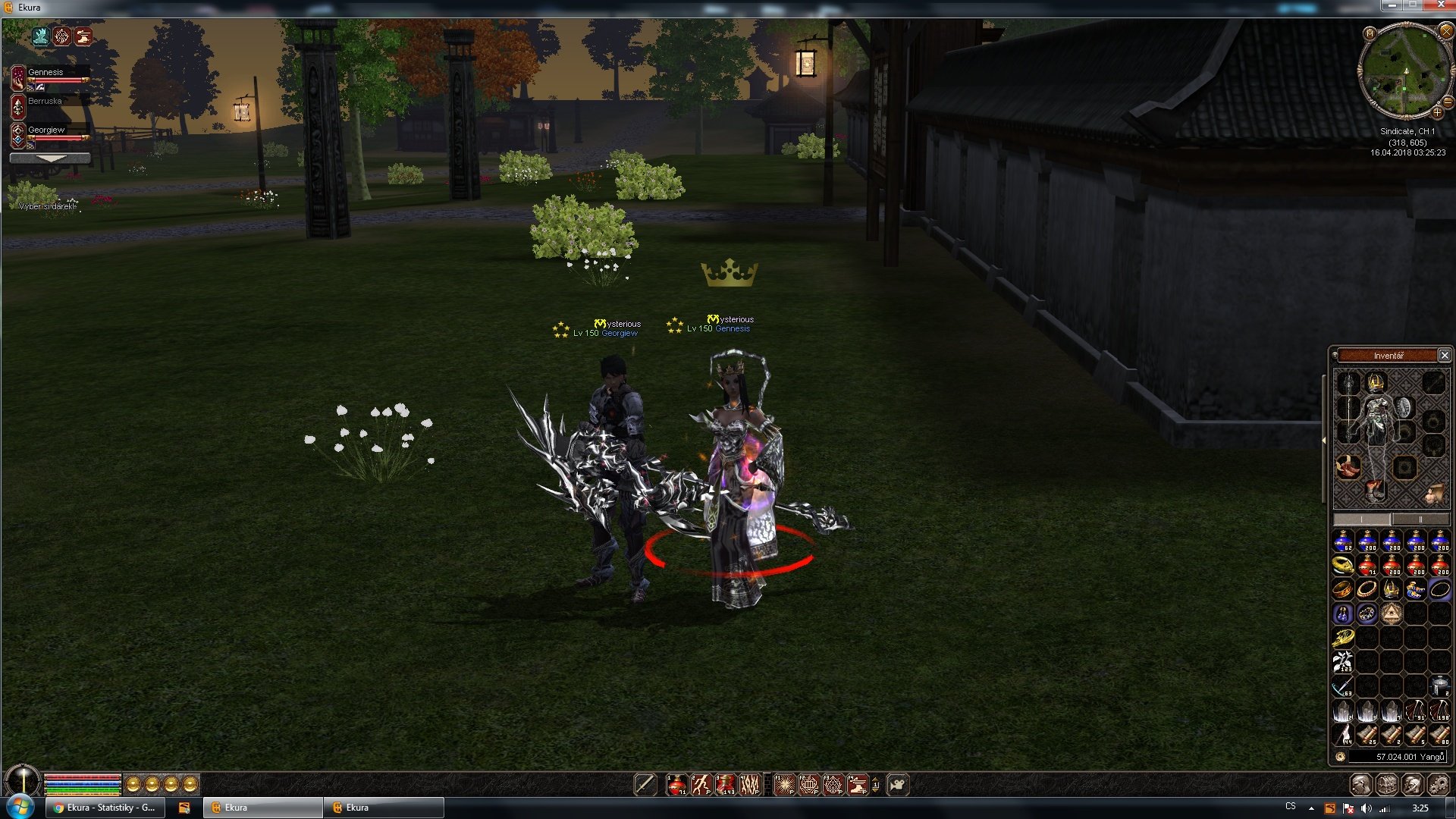Select party member Berruska
The height and width of the screenshot is (819, 1456).
45,101
